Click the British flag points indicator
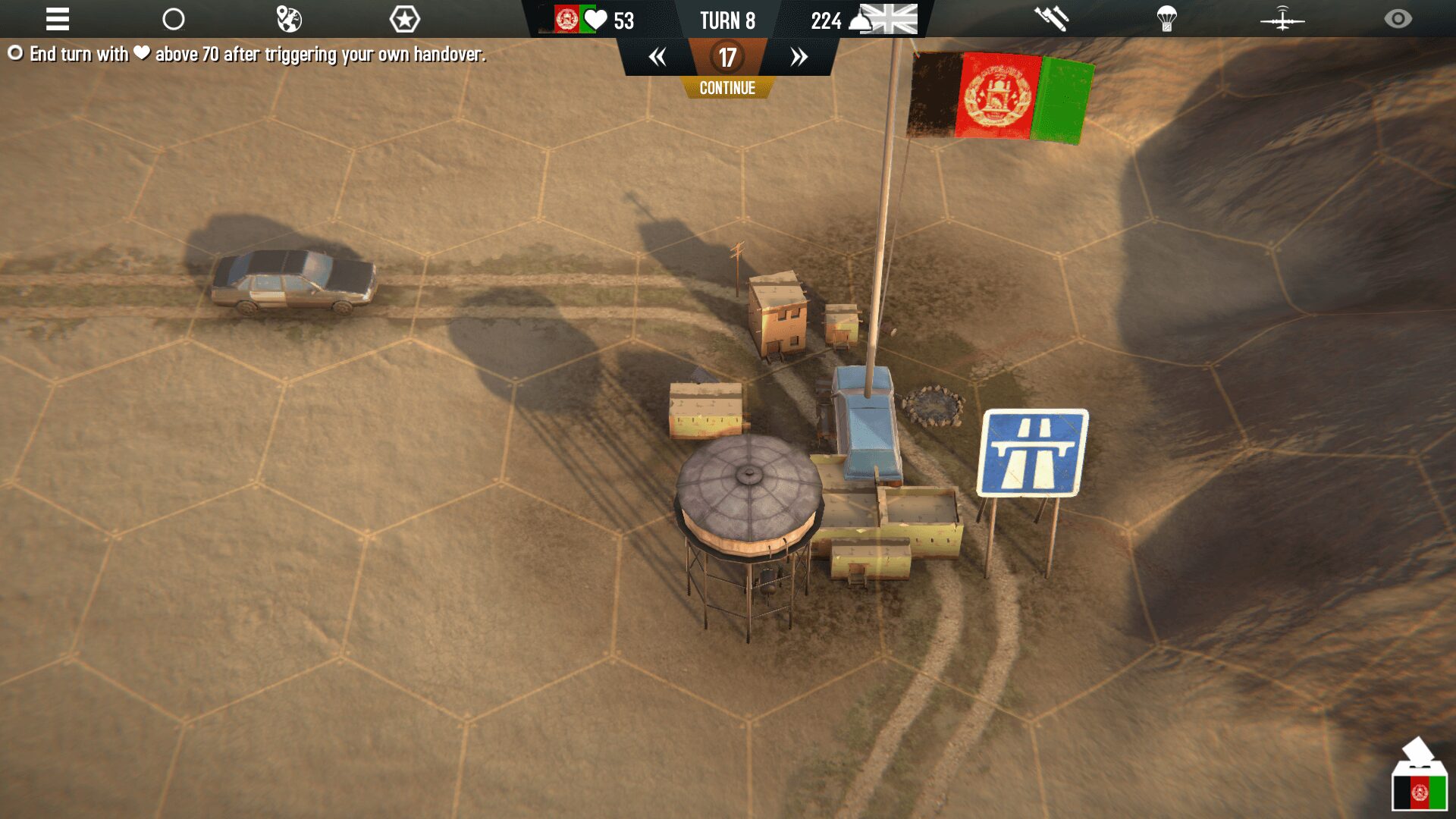1456x819 pixels. (x=864, y=20)
